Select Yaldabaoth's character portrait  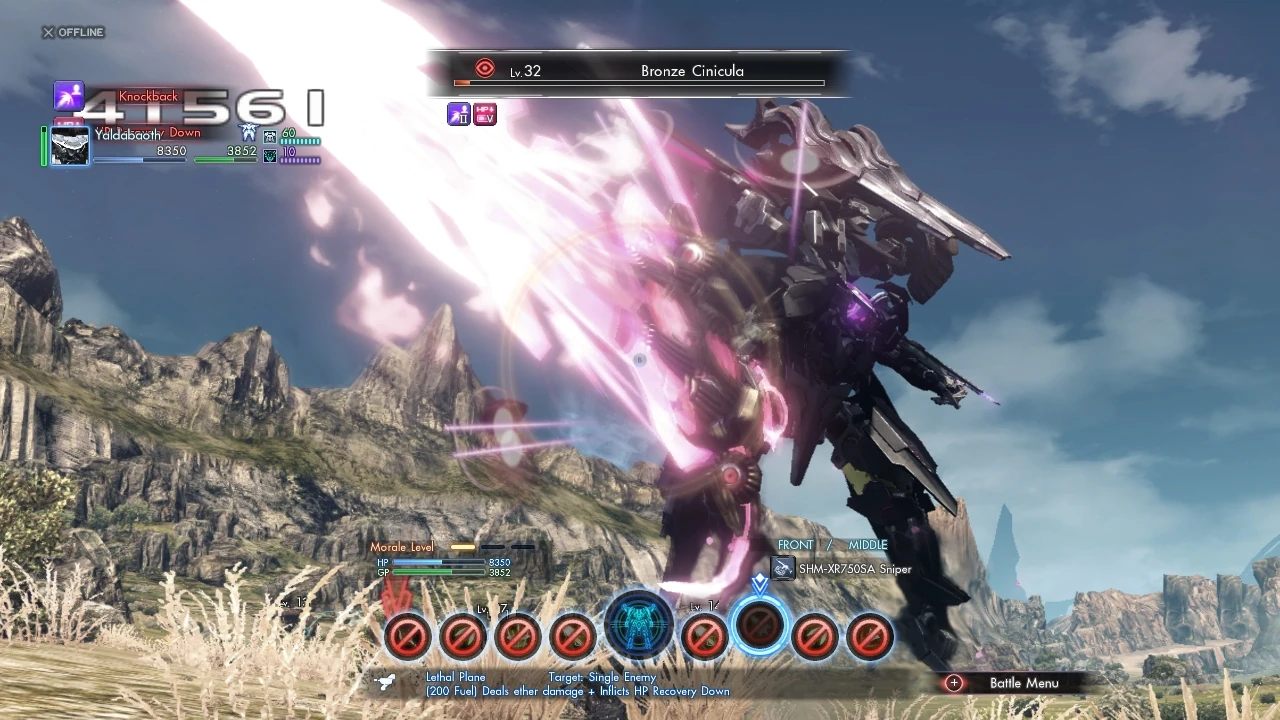68,146
